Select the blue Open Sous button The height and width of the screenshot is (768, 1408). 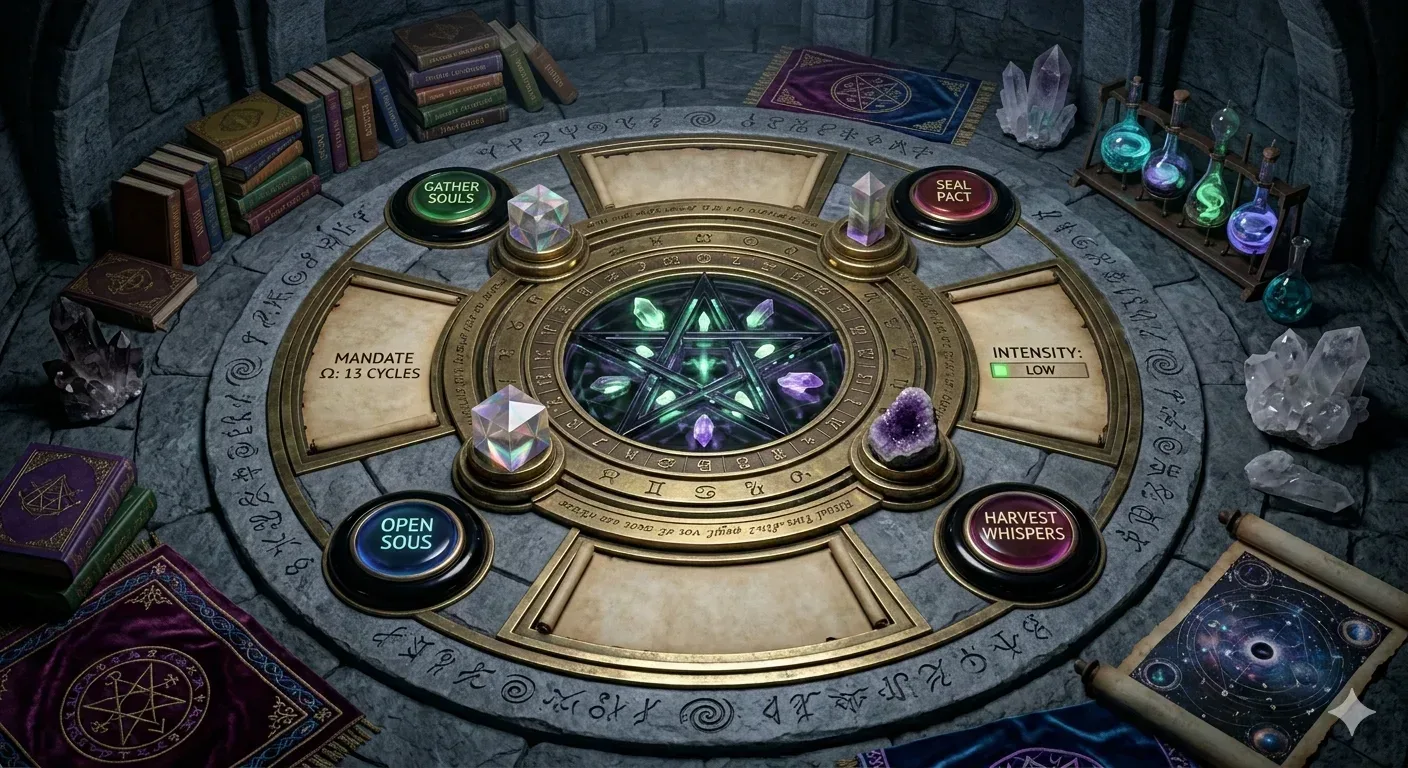coord(406,535)
